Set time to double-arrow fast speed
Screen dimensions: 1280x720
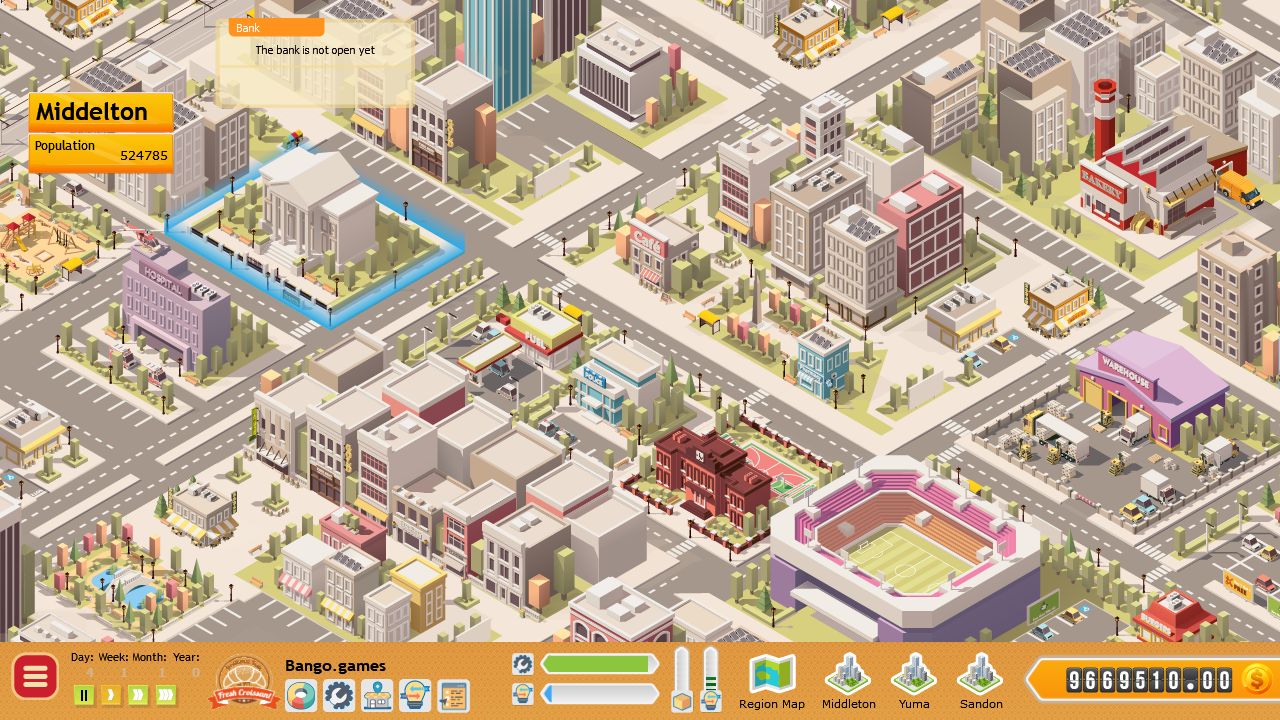[138, 695]
